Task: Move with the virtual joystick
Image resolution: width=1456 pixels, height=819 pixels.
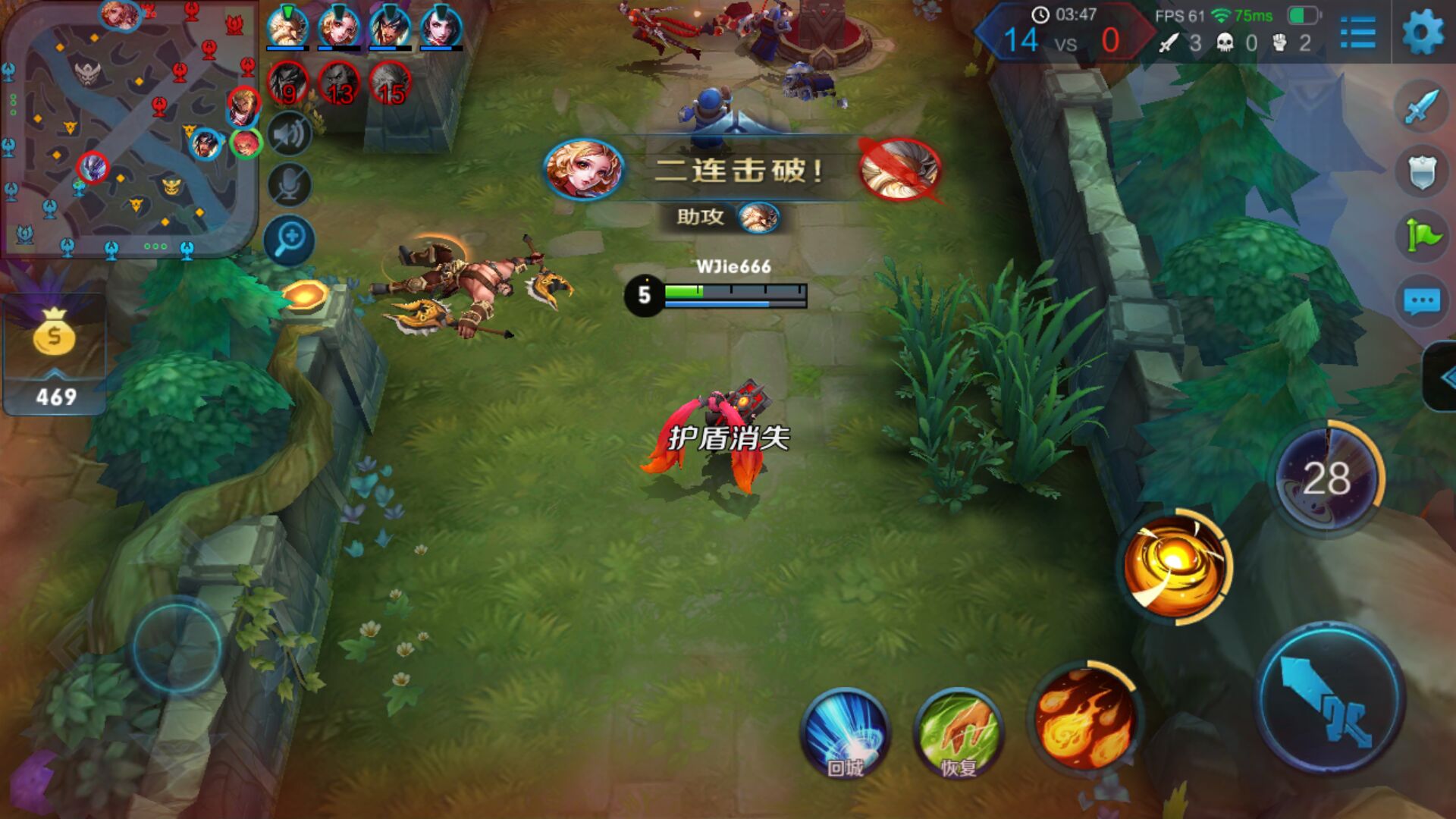Action: (177, 646)
